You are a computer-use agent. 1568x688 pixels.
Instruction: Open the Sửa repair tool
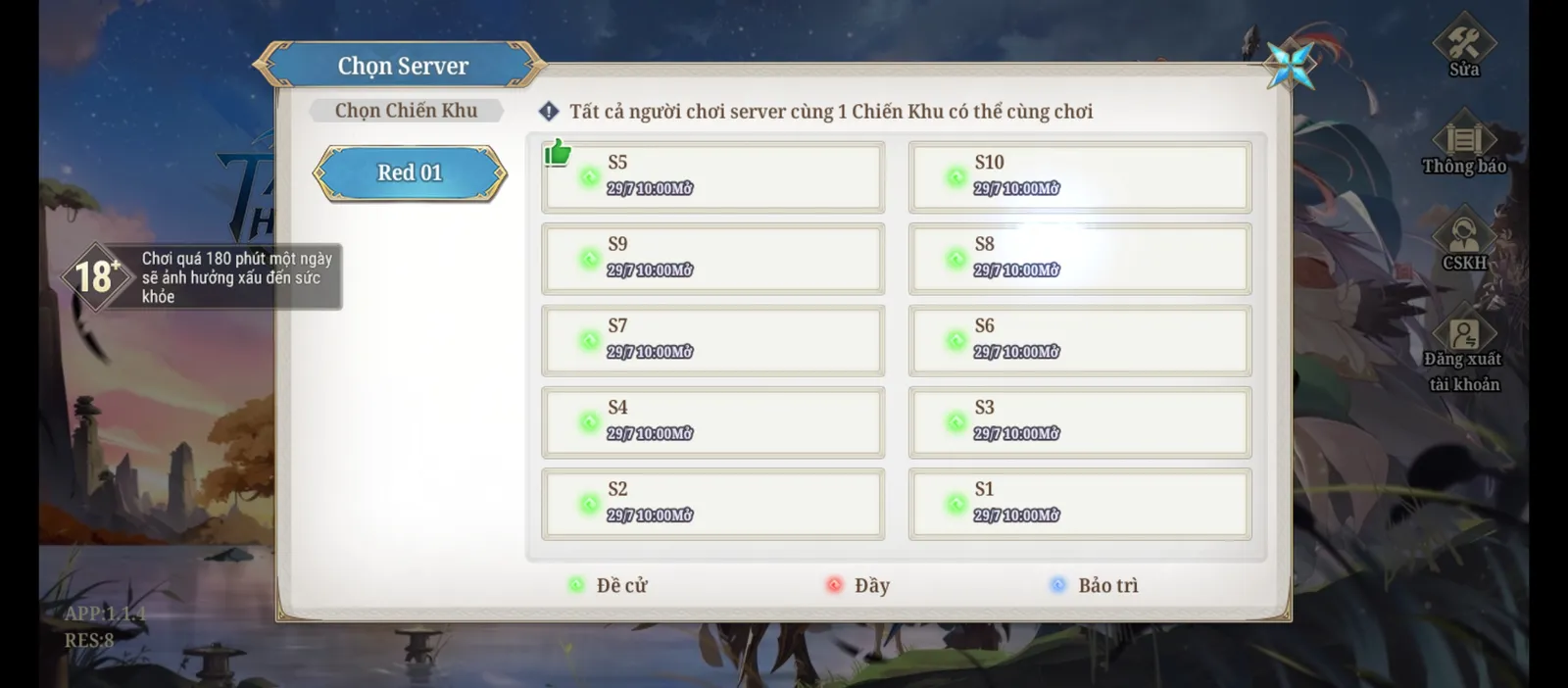point(1464,47)
